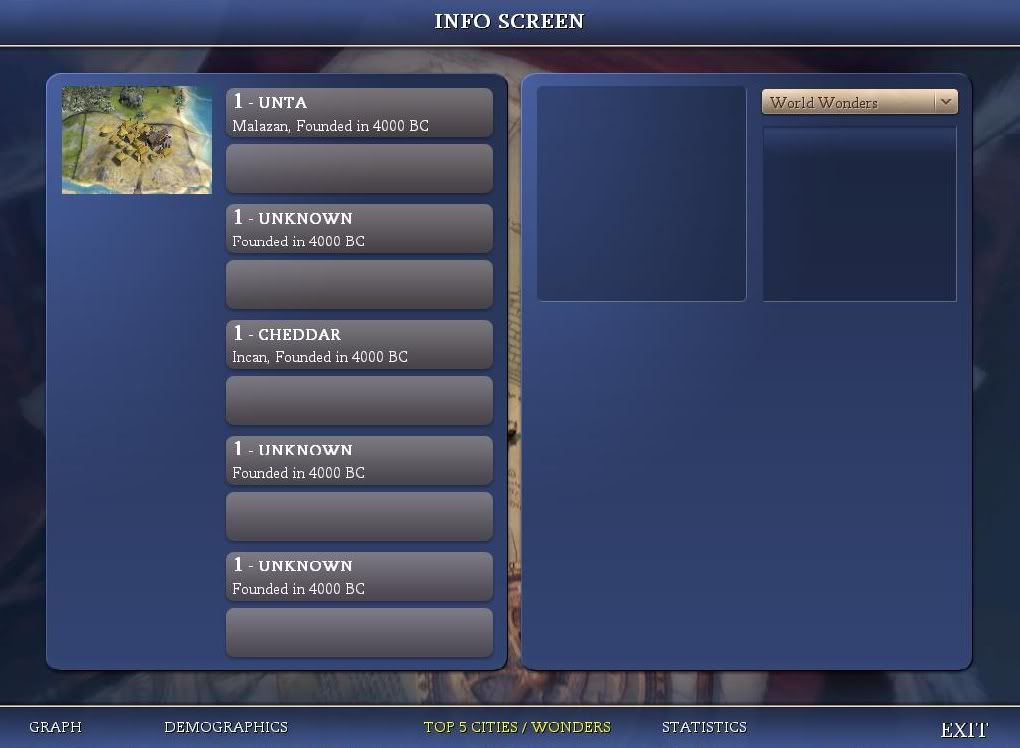Screen dimensions: 1020x748
Task: Select Top 5 Cities / Wonders tab
Action: [516, 727]
